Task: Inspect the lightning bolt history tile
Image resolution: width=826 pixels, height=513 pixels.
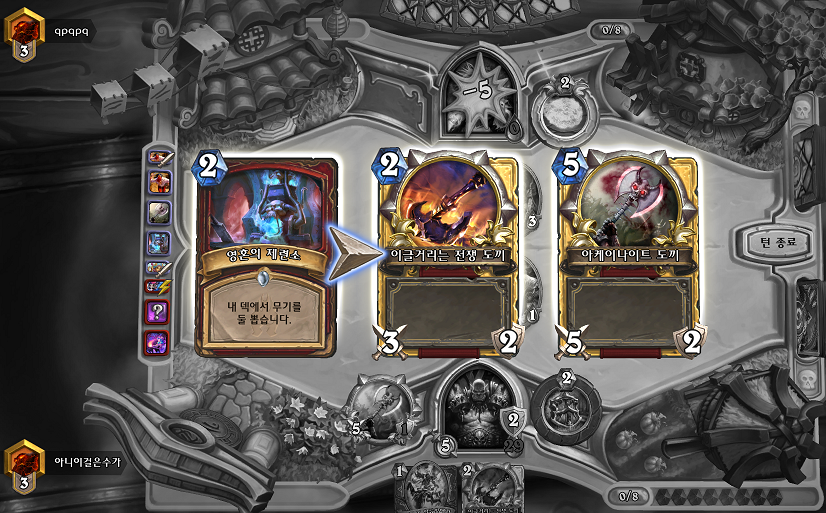Action: point(159,290)
